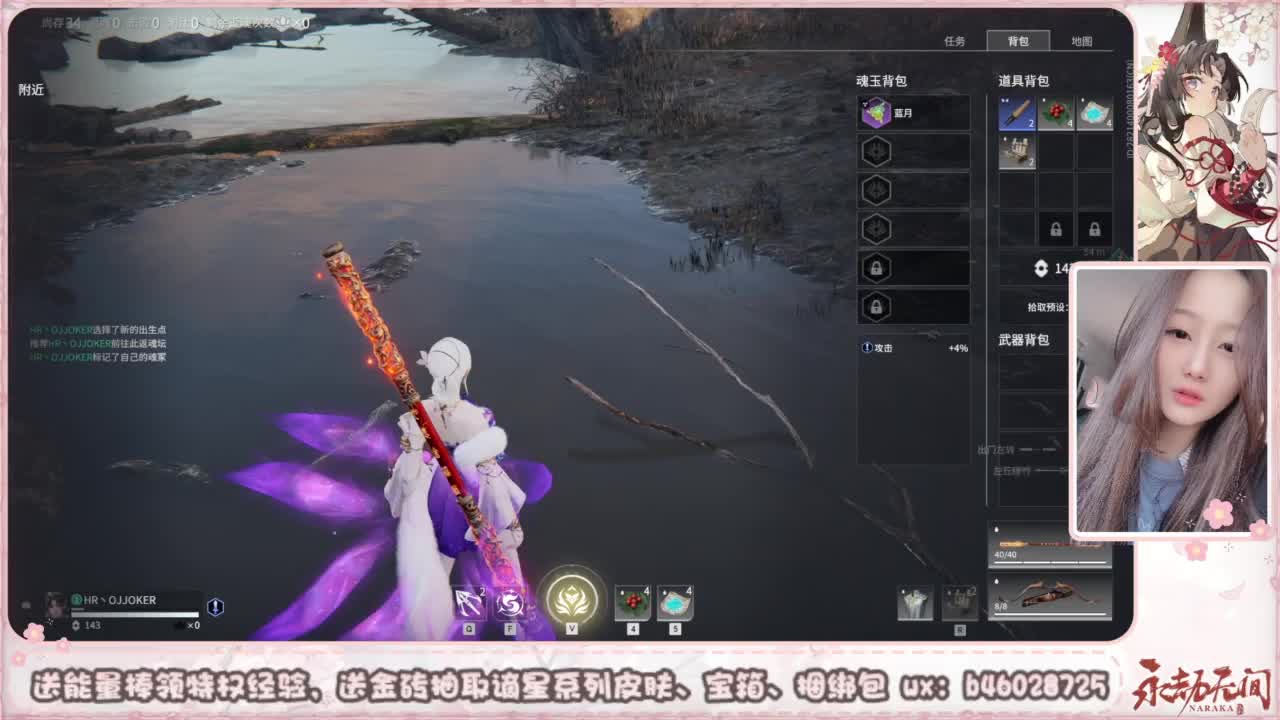This screenshot has height=720, width=1280.
Task: Unlock the padlocked soul jade slot
Action: point(876,270)
